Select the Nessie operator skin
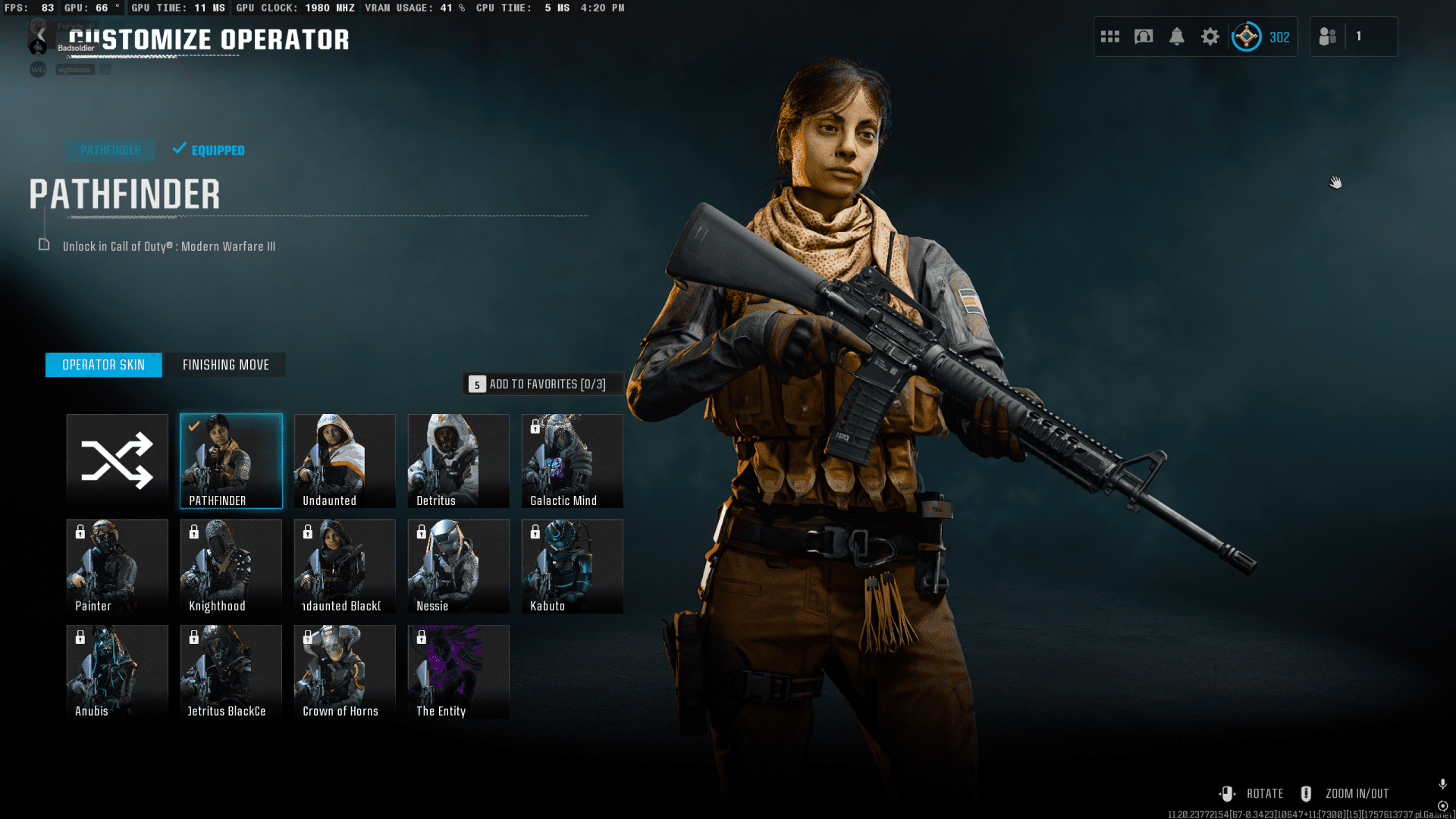 pyautogui.click(x=459, y=566)
